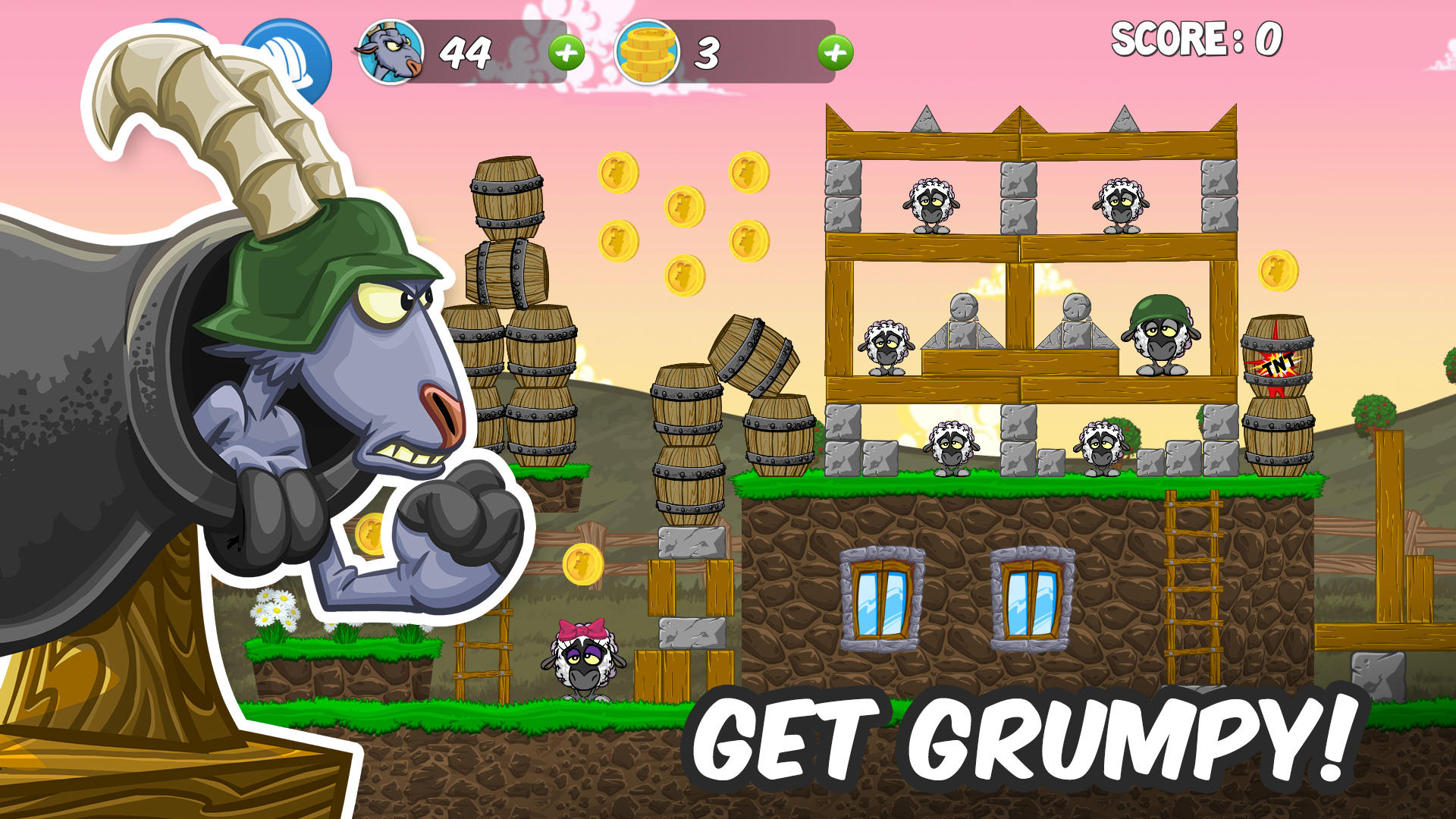Tap the TNT barrel on the right
The width and height of the screenshot is (1456, 819).
tap(1279, 362)
